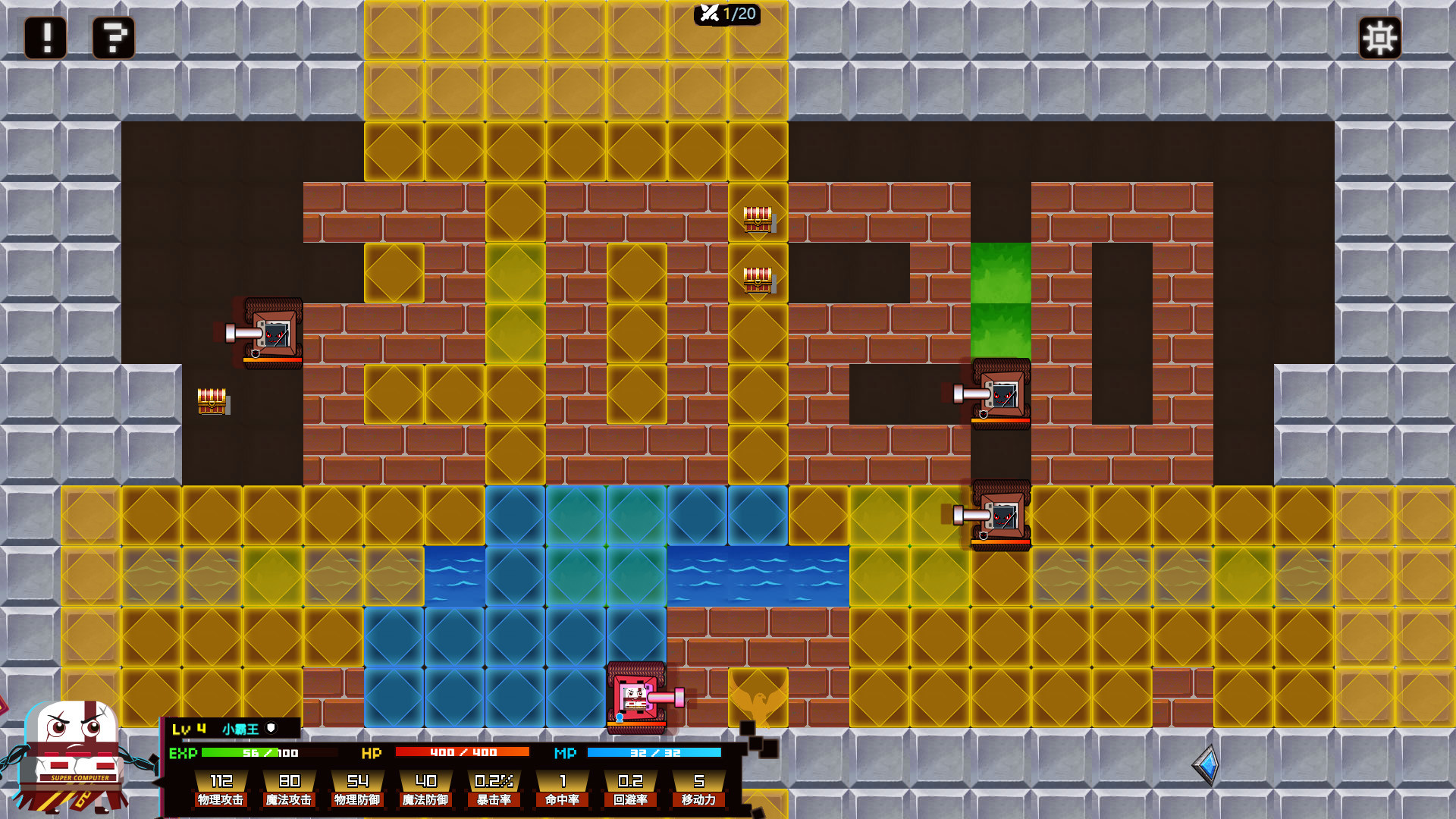Select the lowest enemy turret on the right
The height and width of the screenshot is (819, 1456).
1001,516
